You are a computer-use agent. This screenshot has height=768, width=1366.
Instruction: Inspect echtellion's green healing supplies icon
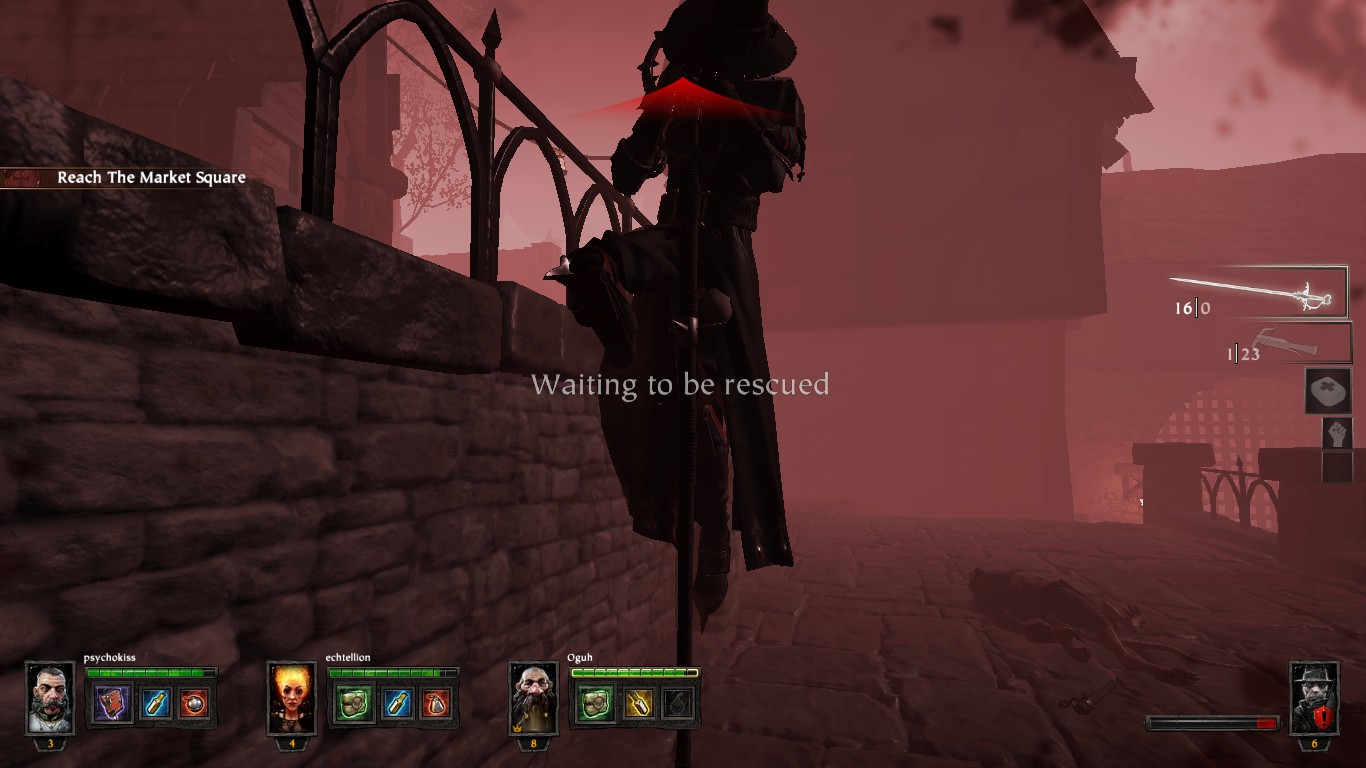point(354,703)
